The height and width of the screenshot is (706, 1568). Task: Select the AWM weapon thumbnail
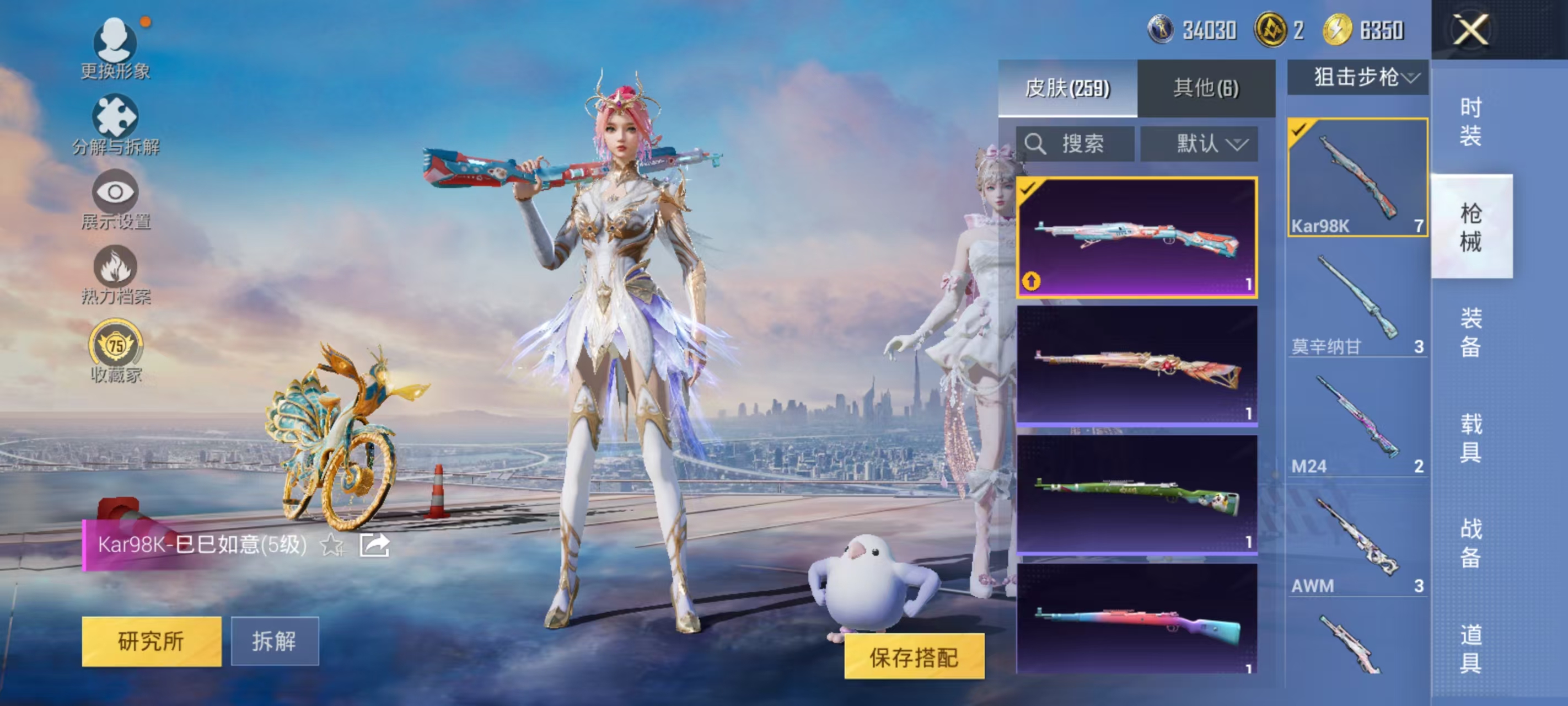1357,536
